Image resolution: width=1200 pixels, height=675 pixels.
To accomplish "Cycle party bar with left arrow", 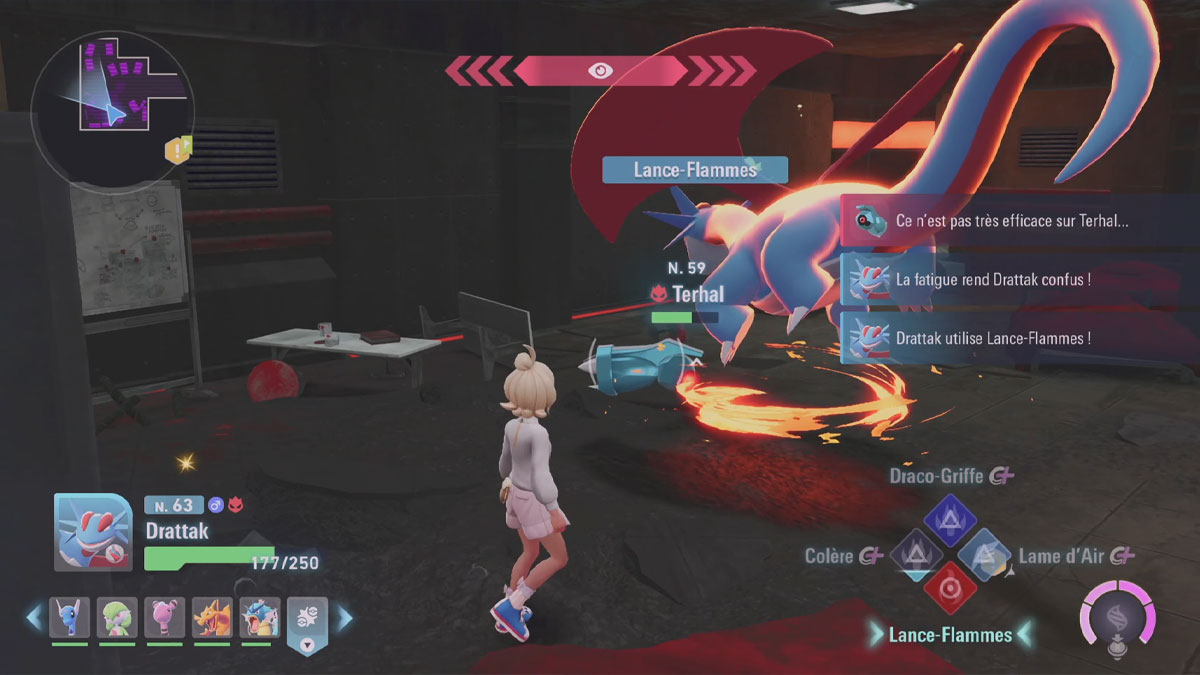I will coord(35,617).
